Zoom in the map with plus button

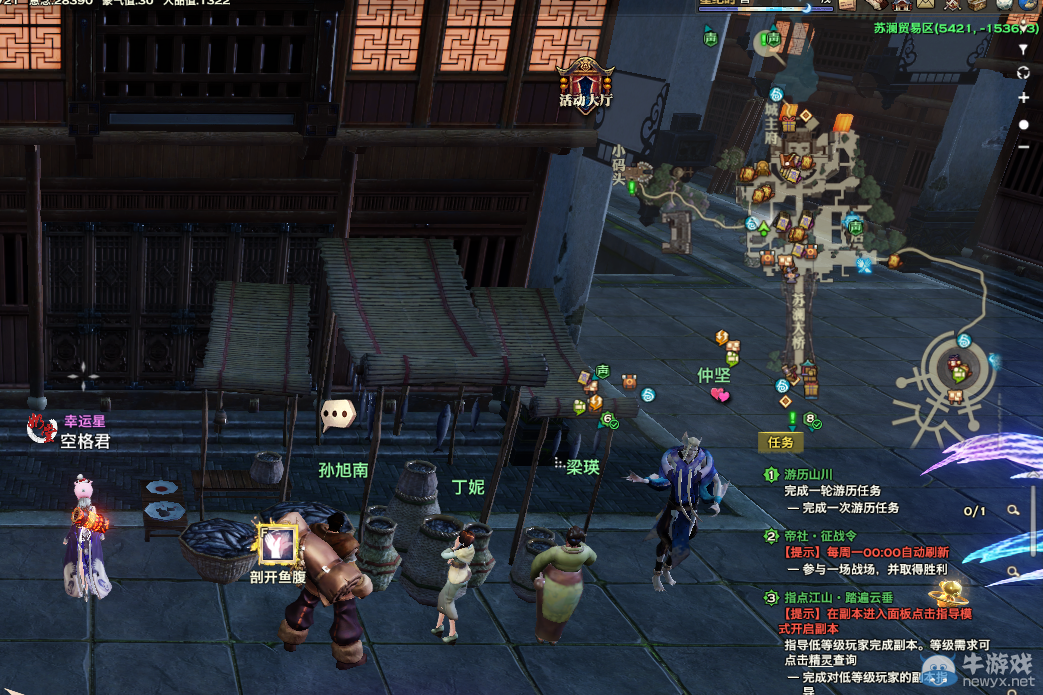(x=1023, y=98)
